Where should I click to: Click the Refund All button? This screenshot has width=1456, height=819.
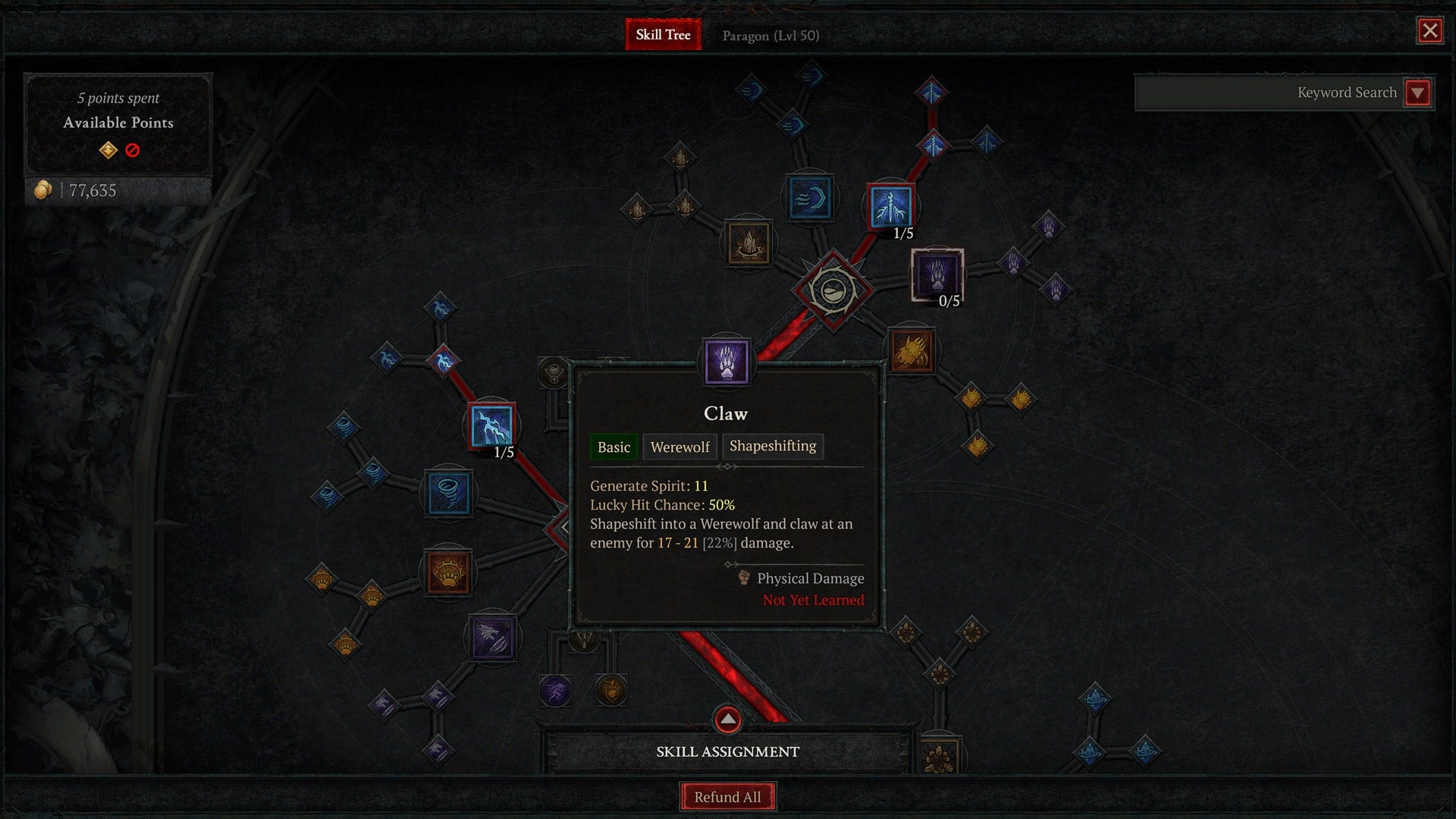(727, 795)
